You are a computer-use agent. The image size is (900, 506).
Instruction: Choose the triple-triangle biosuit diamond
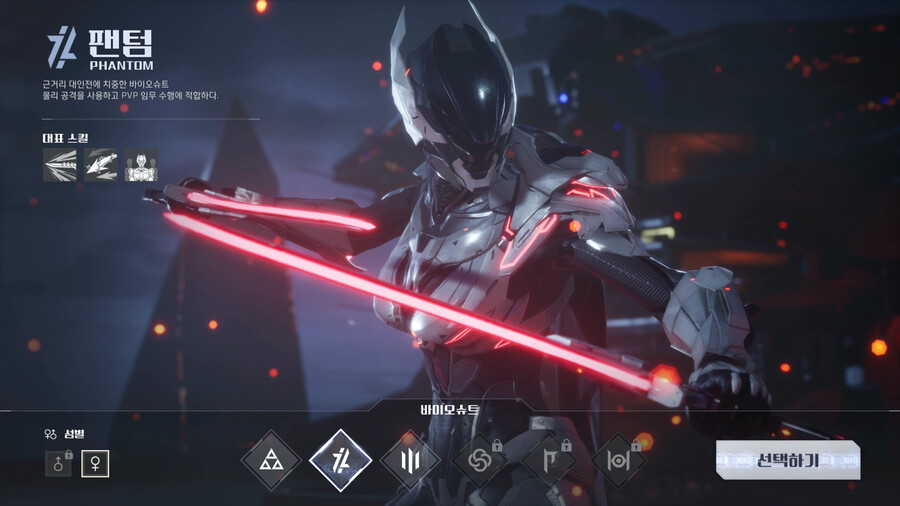(x=271, y=460)
